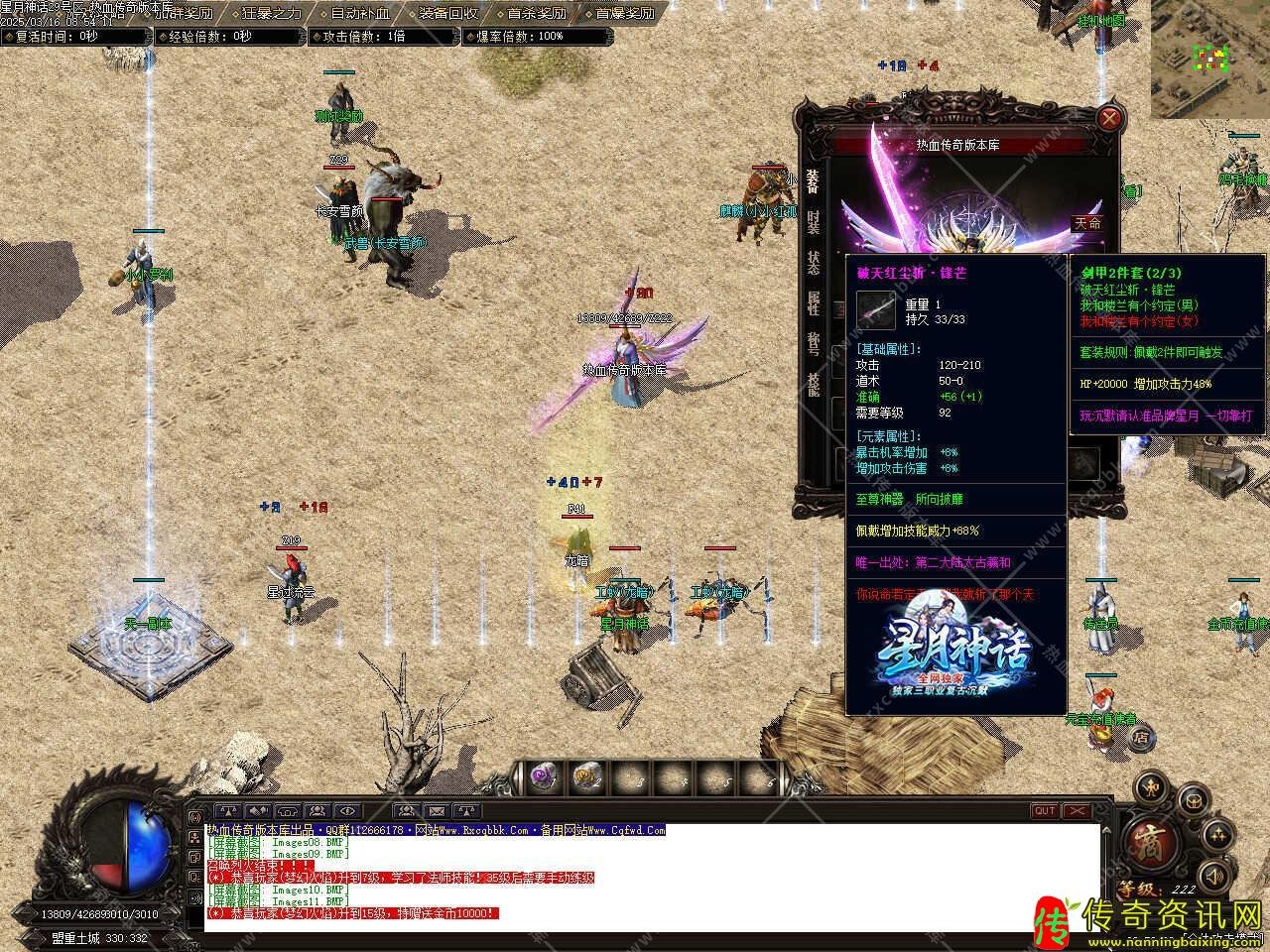Switch to the 技能 (skills) tab
The width and height of the screenshot is (1270, 952).
(814, 384)
